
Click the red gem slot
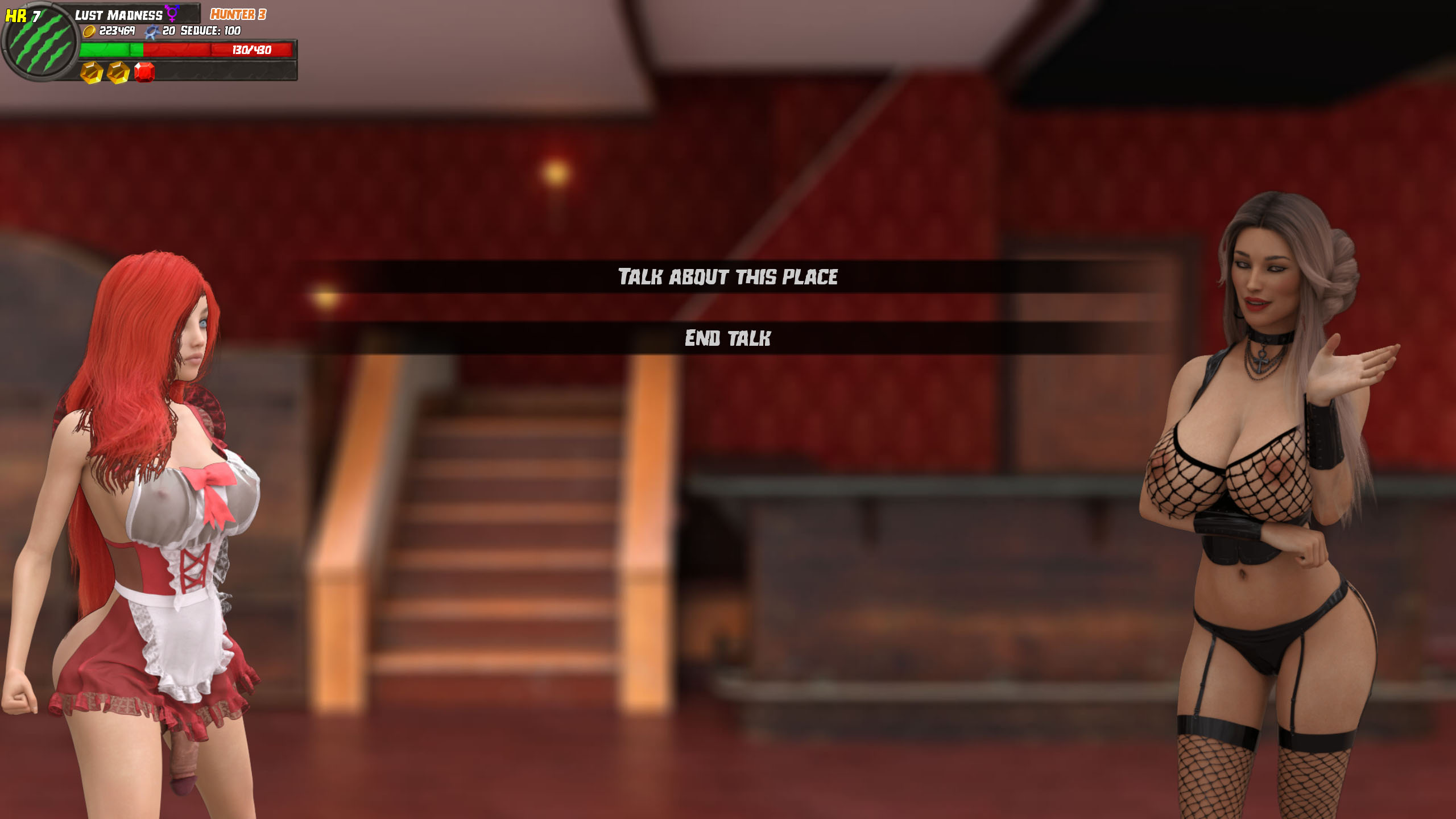(x=143, y=73)
